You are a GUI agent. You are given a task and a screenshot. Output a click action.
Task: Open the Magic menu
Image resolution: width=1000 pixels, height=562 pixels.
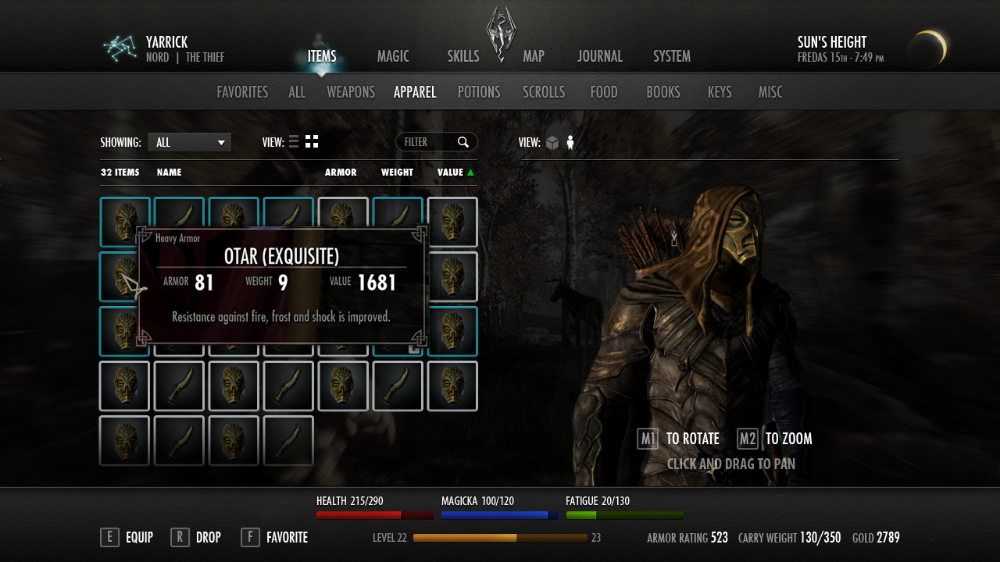[x=392, y=57]
